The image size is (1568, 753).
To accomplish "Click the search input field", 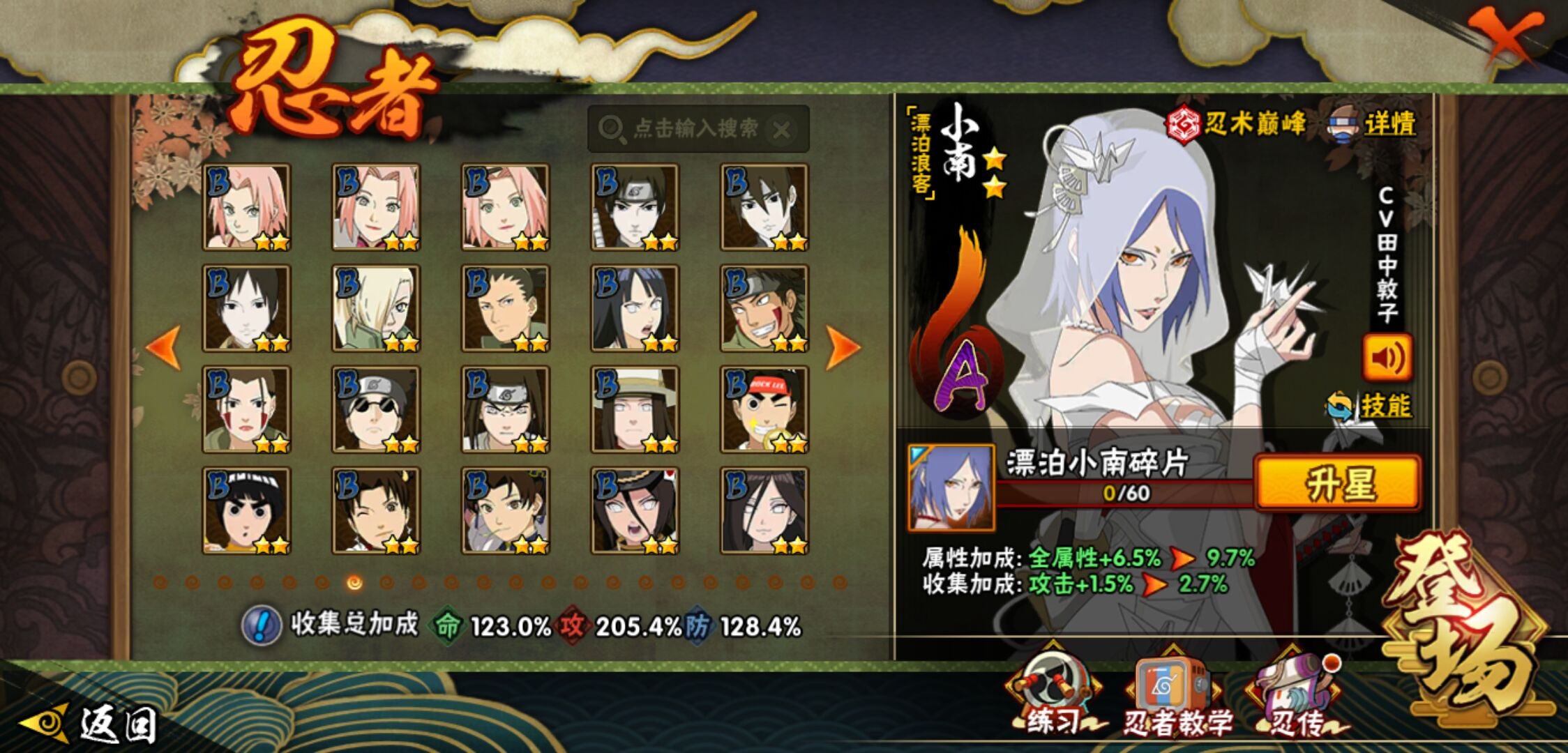I will click(x=696, y=129).
